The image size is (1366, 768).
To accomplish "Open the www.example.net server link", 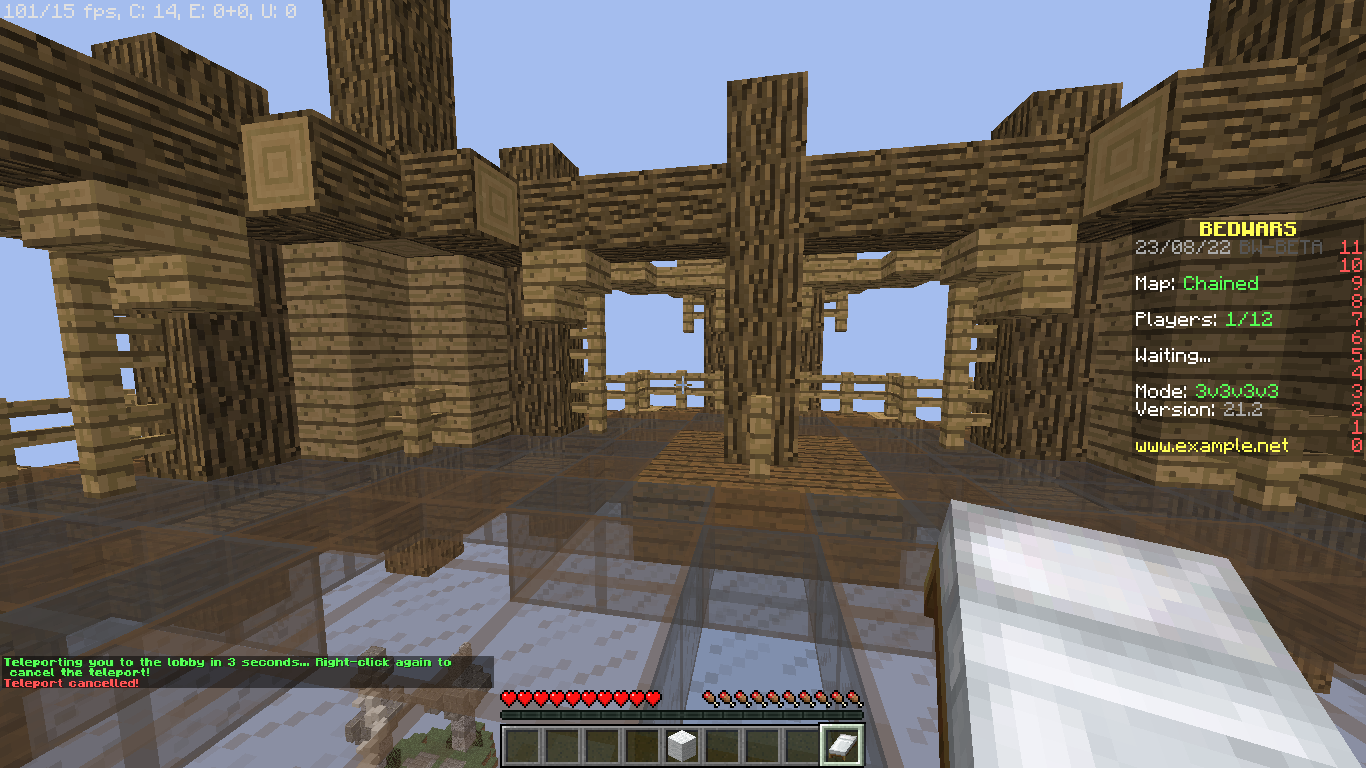I will pos(1211,446).
